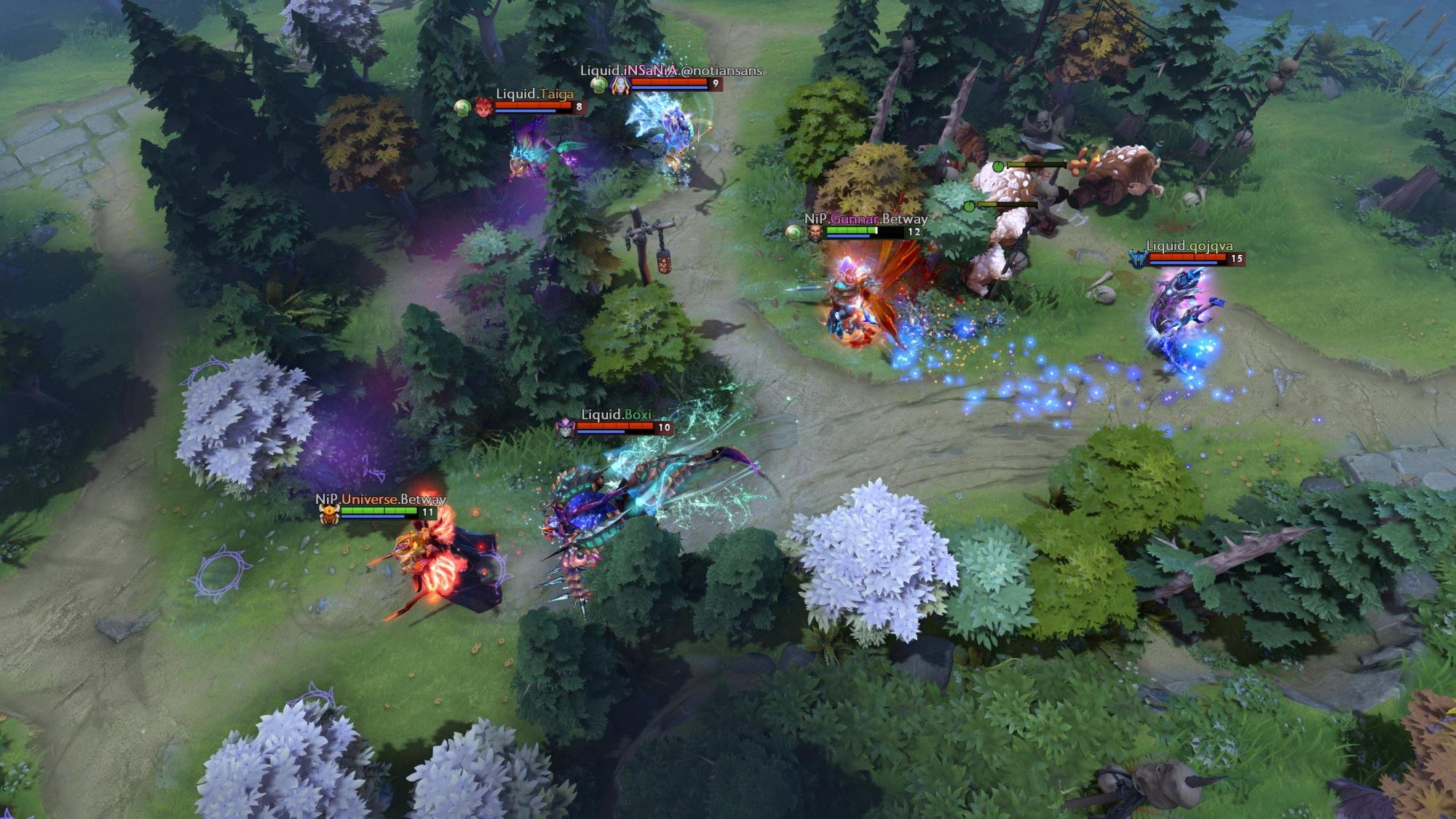1456x819 pixels.
Task: Select Liquid.Taiga's hero portrait icon
Action: pyautogui.click(x=483, y=108)
